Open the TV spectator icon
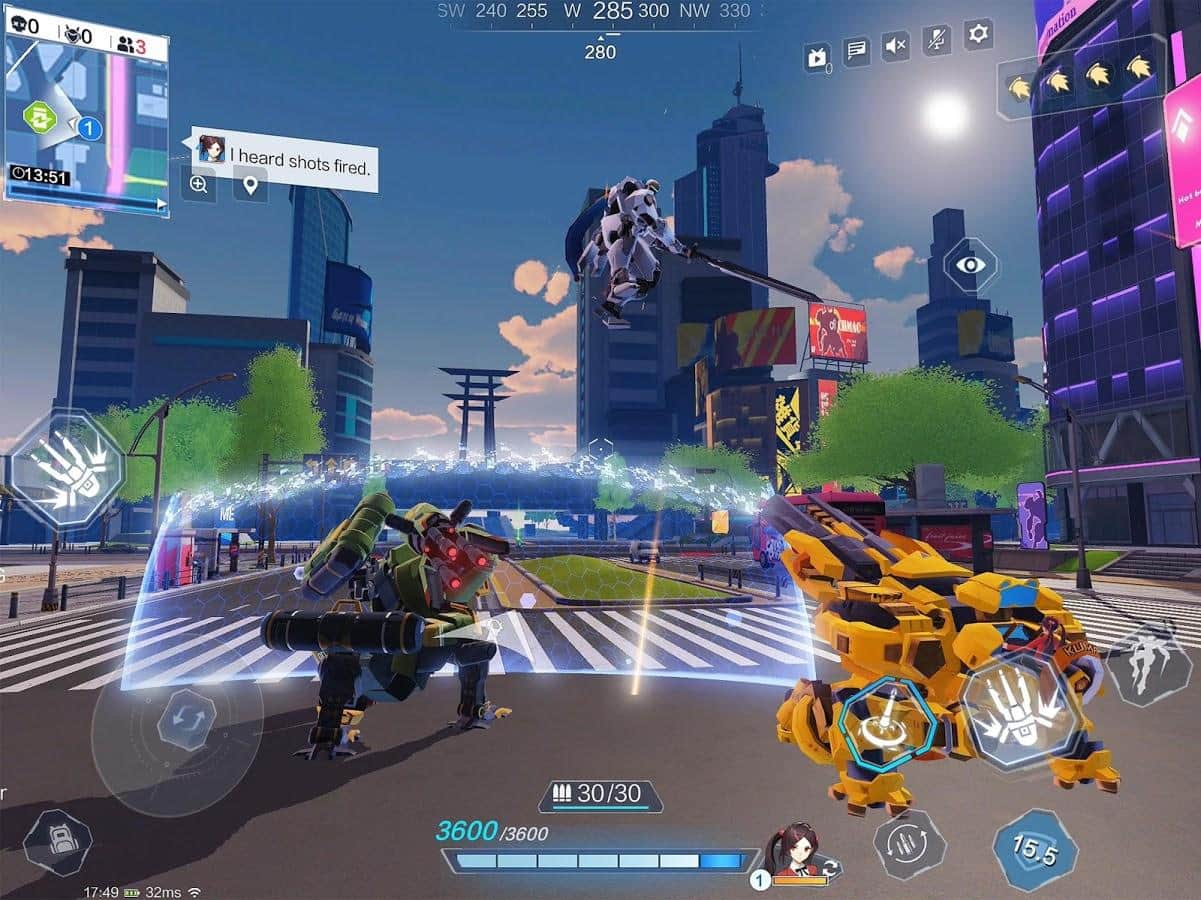This screenshot has width=1201, height=900. point(817,58)
